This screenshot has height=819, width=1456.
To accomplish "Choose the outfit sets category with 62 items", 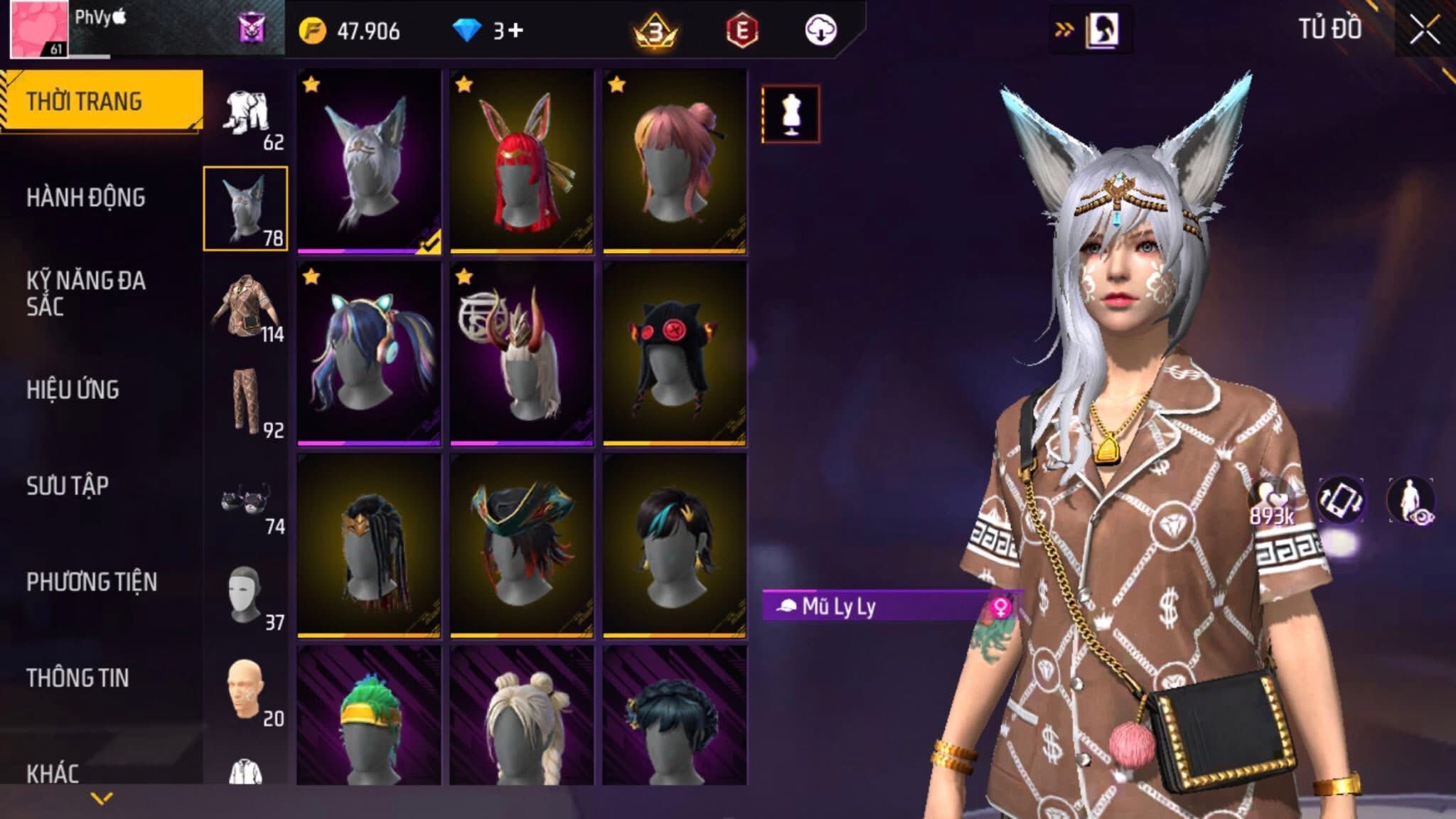I will (246, 117).
